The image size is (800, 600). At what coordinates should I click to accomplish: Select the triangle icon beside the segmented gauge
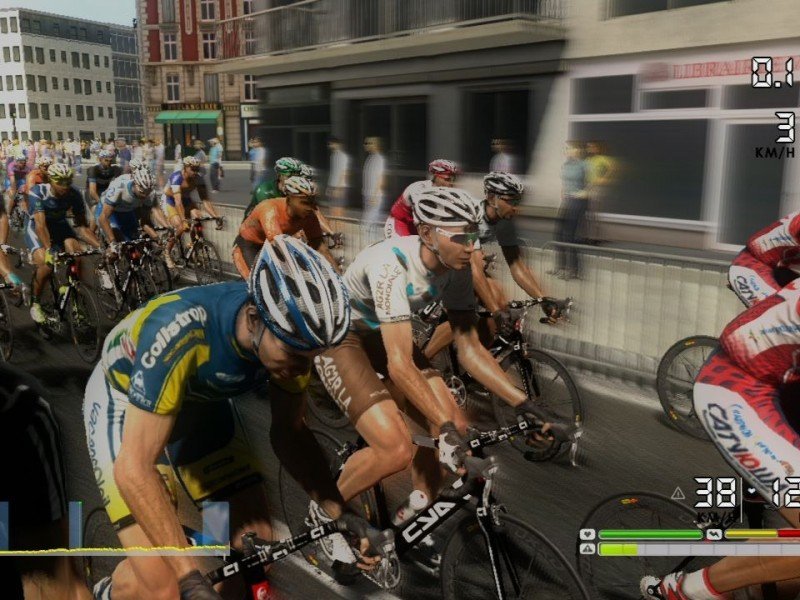click(587, 549)
